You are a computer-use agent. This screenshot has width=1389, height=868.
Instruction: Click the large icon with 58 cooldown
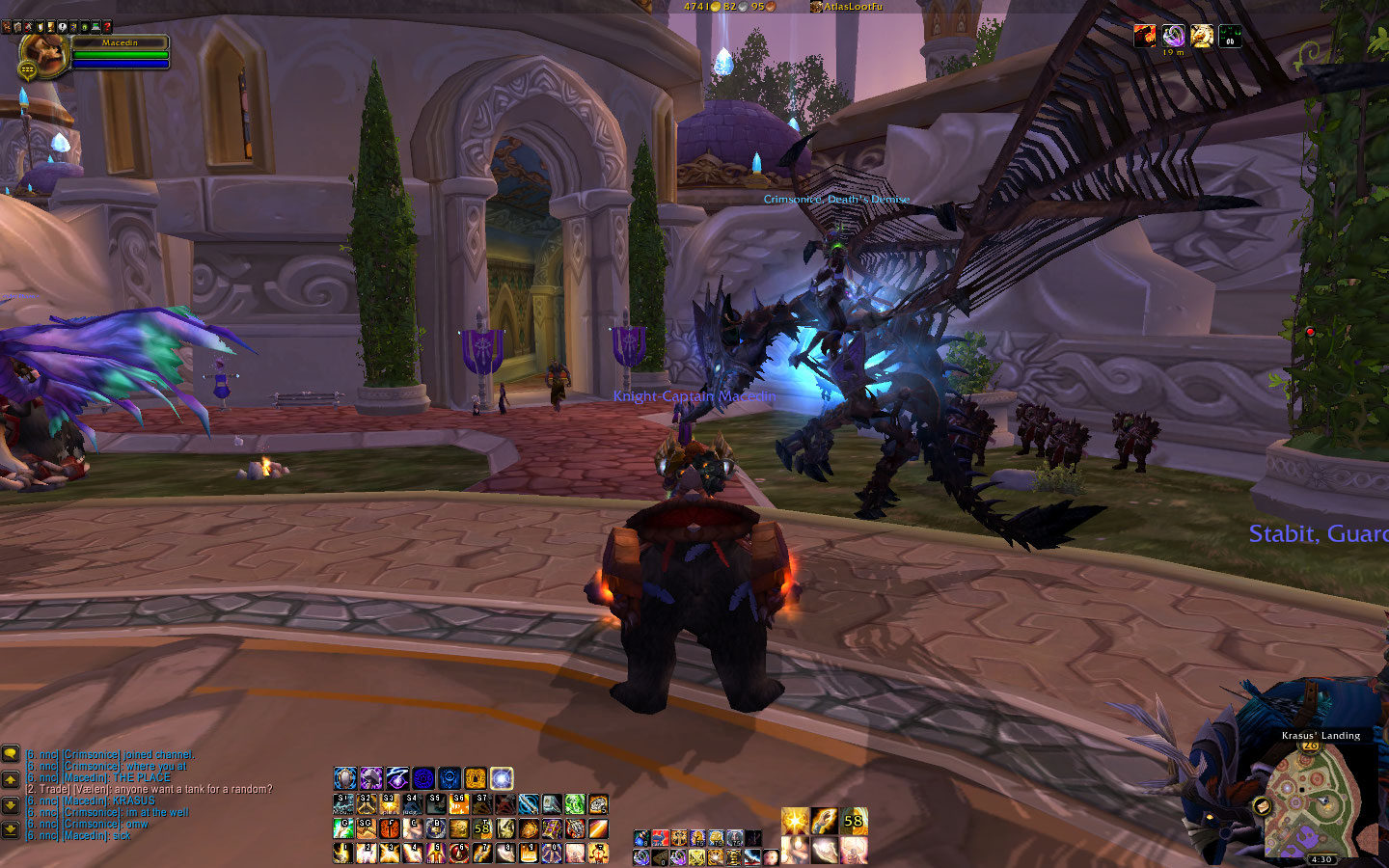coord(853,822)
